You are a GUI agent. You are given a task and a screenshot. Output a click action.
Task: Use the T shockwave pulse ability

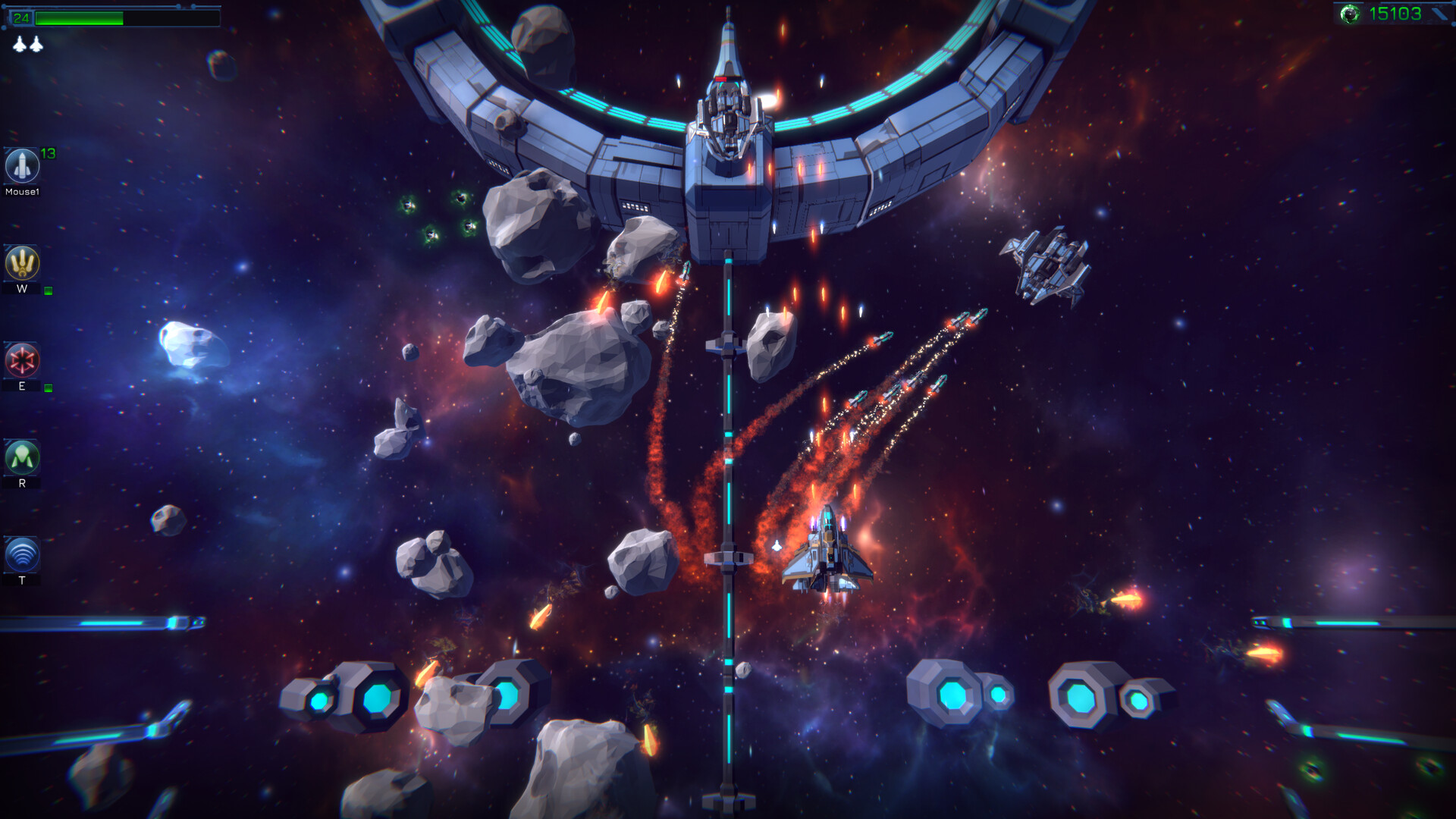coord(21,556)
